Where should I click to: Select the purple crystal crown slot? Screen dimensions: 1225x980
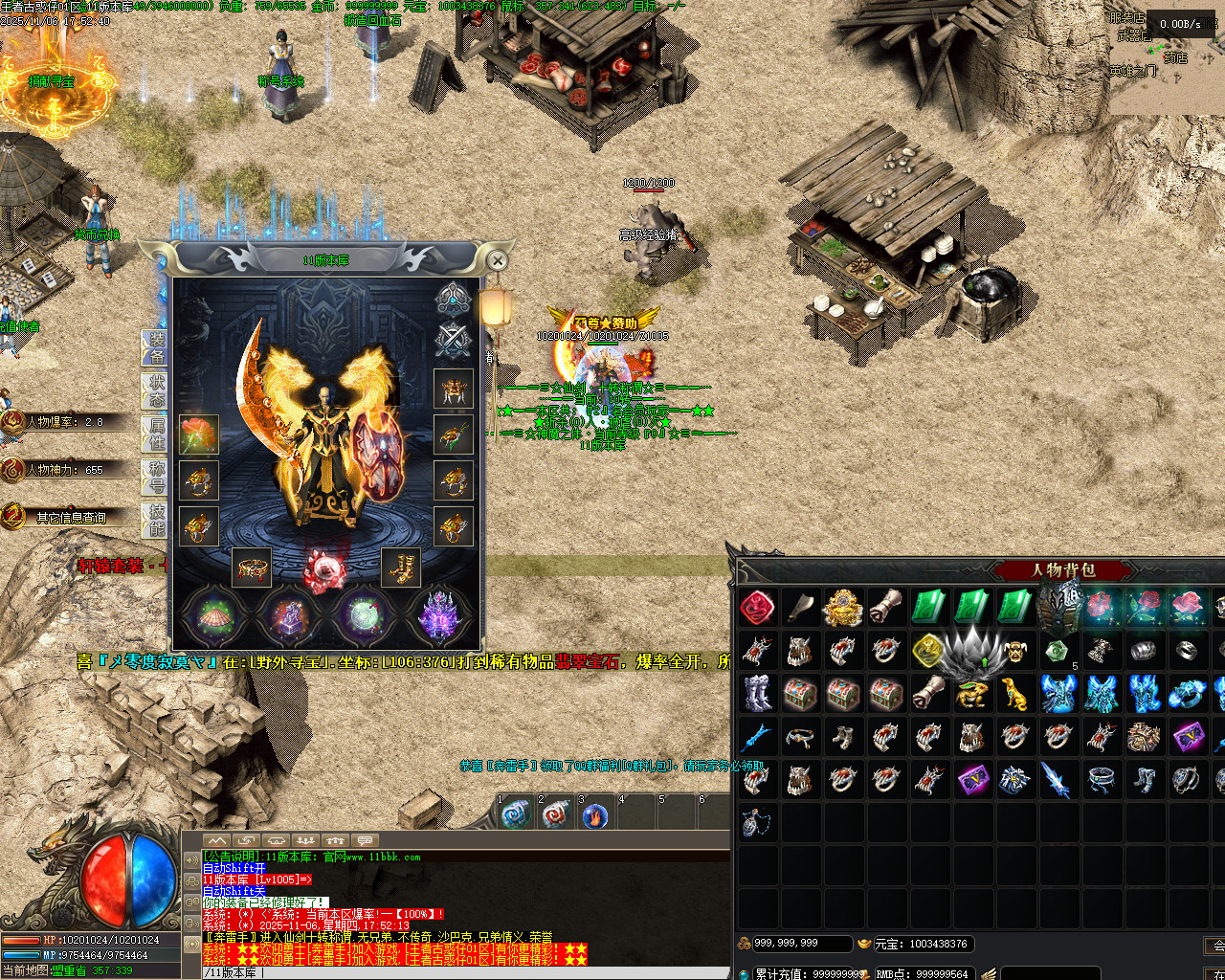439,615
